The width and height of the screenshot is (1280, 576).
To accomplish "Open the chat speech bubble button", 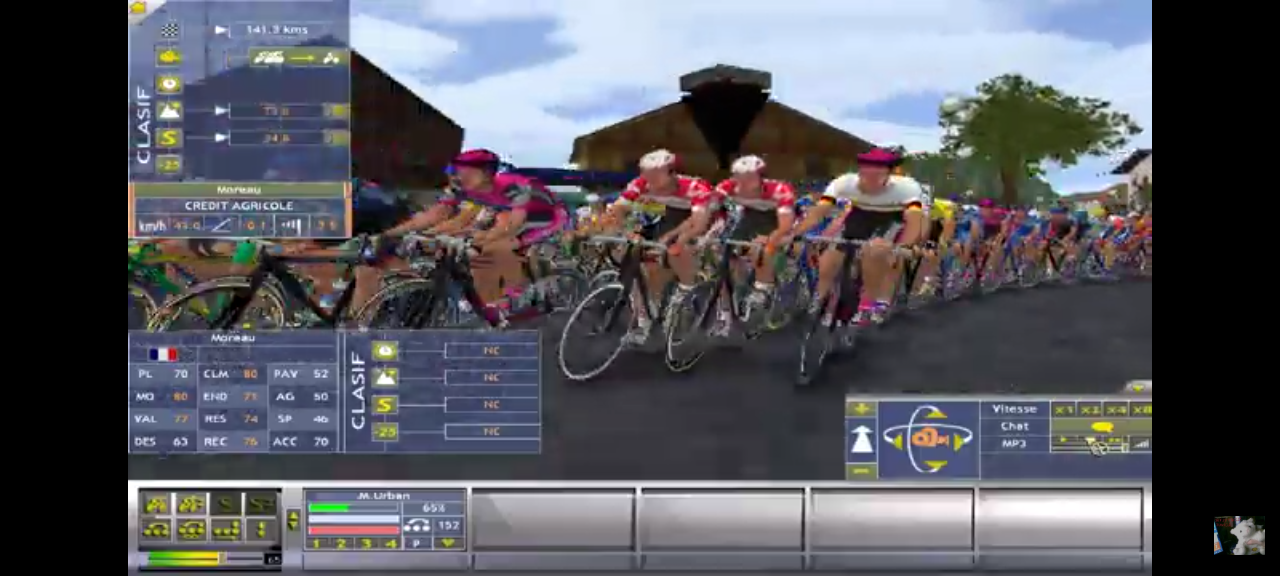I will click(1102, 427).
